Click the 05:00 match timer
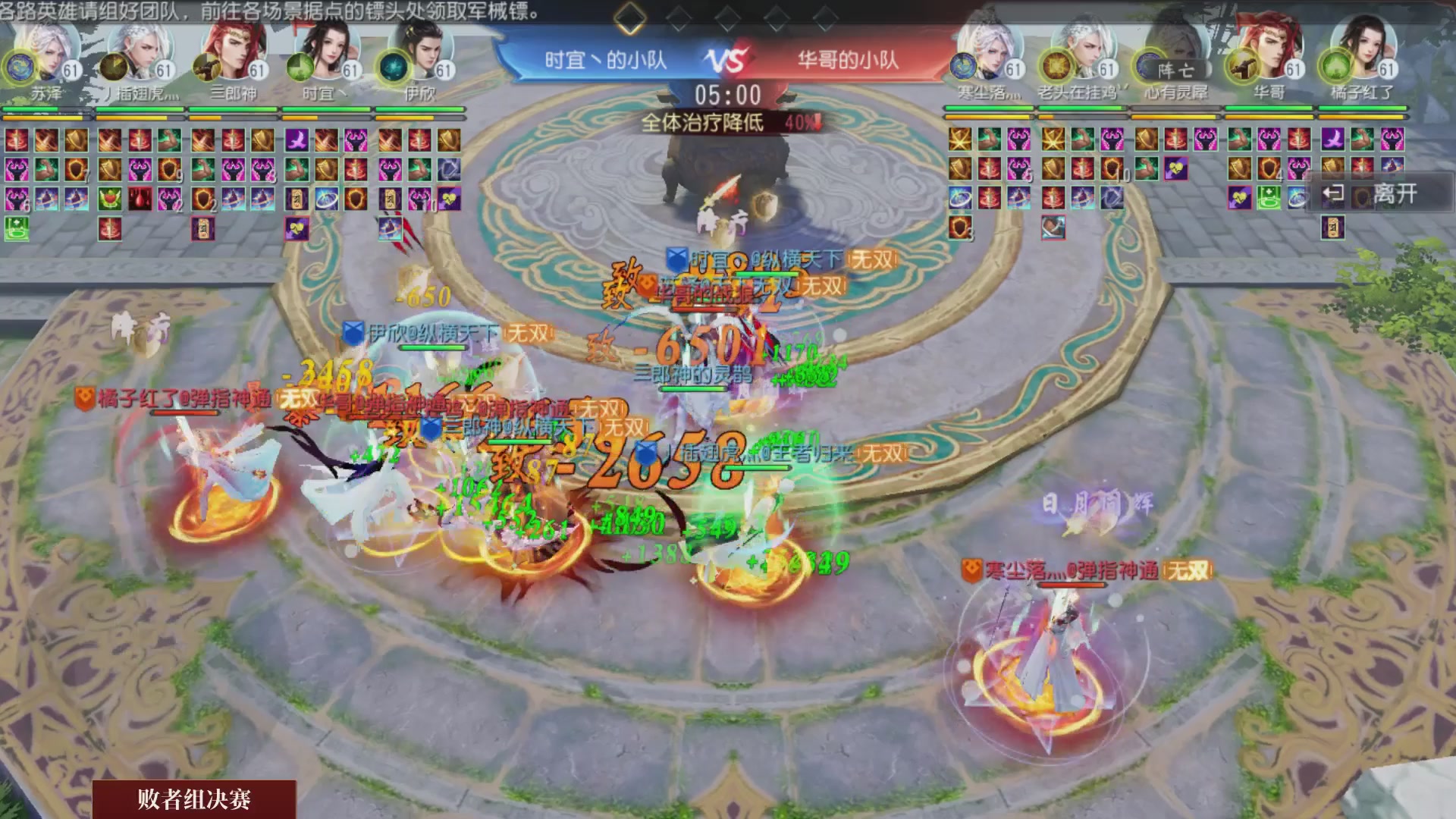 coord(726,93)
